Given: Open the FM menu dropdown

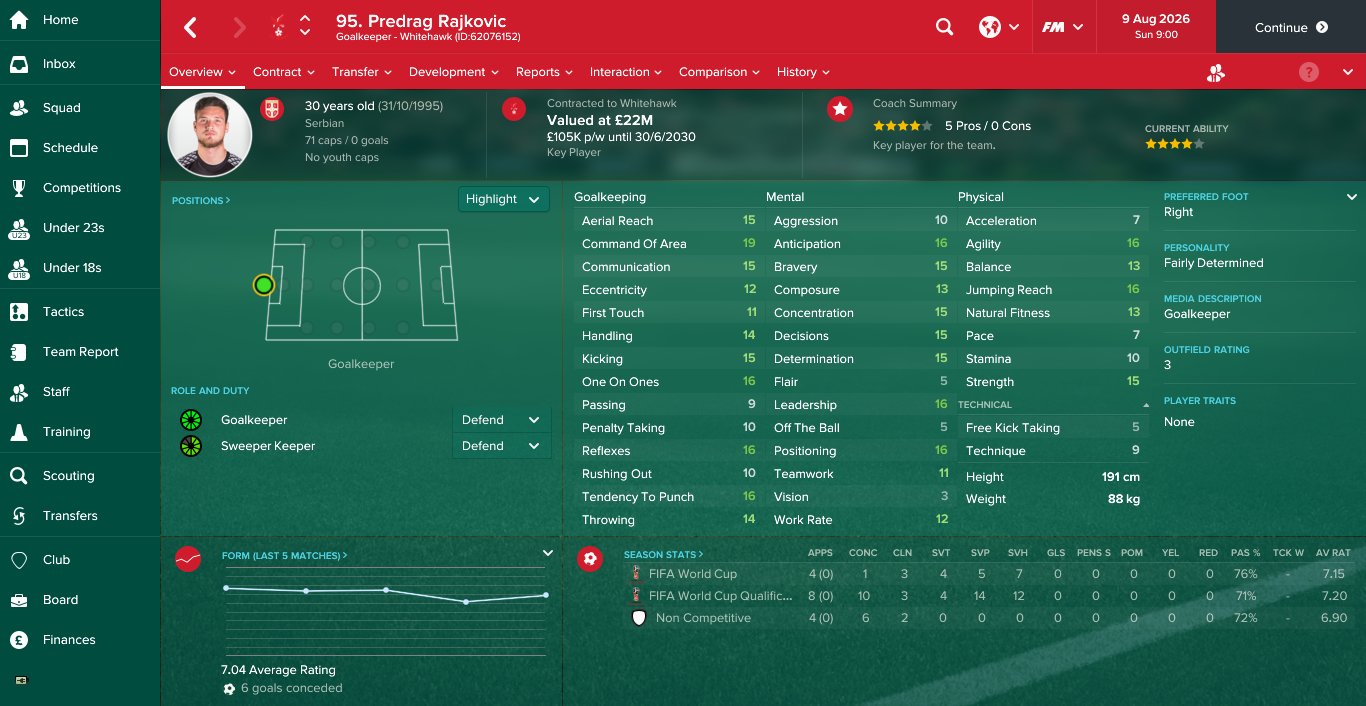Looking at the screenshot, I should (x=1061, y=27).
